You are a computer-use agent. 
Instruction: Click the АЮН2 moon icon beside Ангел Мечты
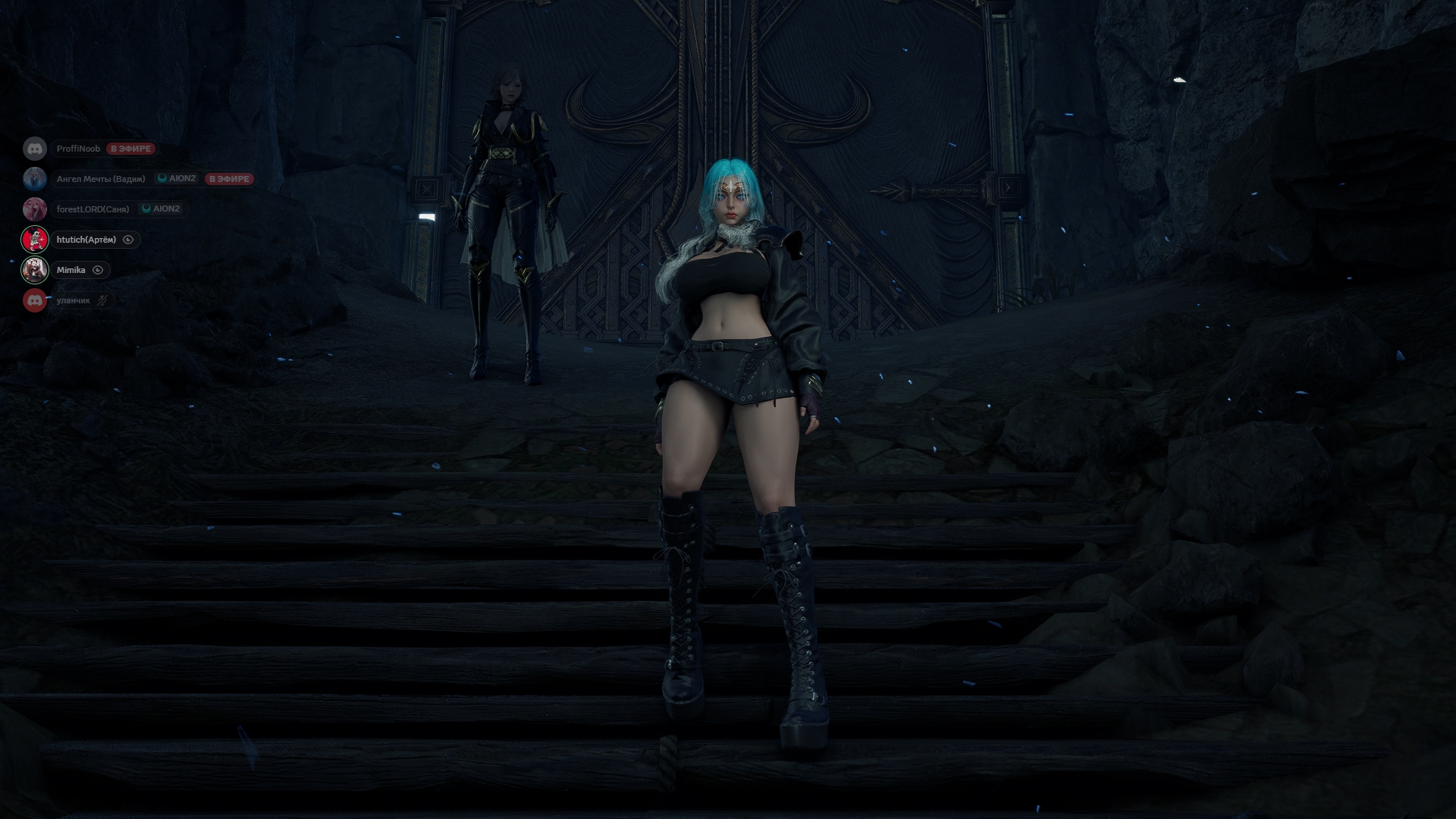(x=163, y=179)
